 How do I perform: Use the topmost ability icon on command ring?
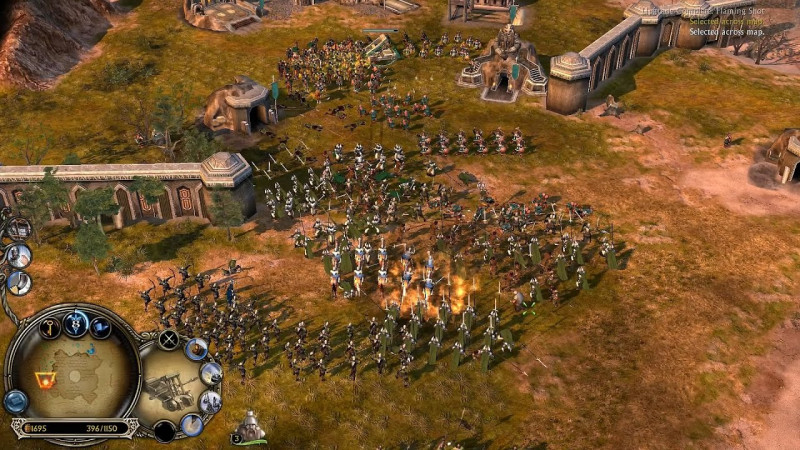pos(197,348)
